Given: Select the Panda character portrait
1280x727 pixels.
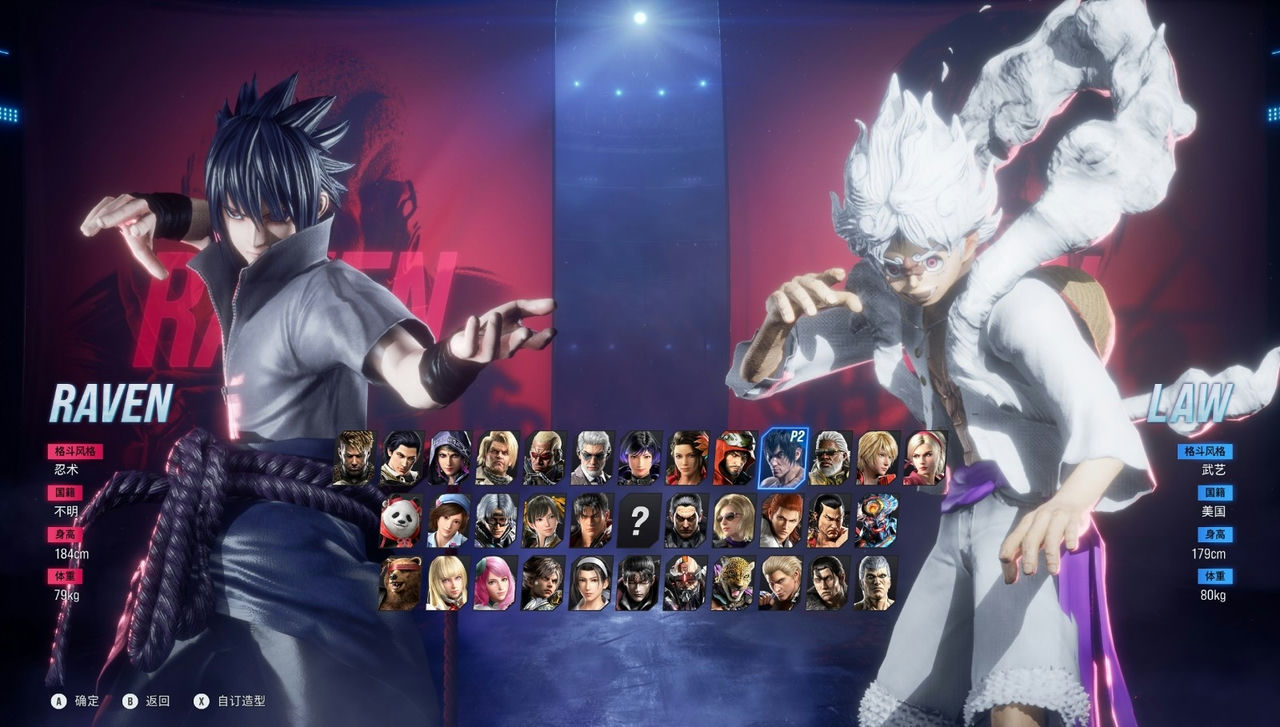Looking at the screenshot, I should coord(400,521).
